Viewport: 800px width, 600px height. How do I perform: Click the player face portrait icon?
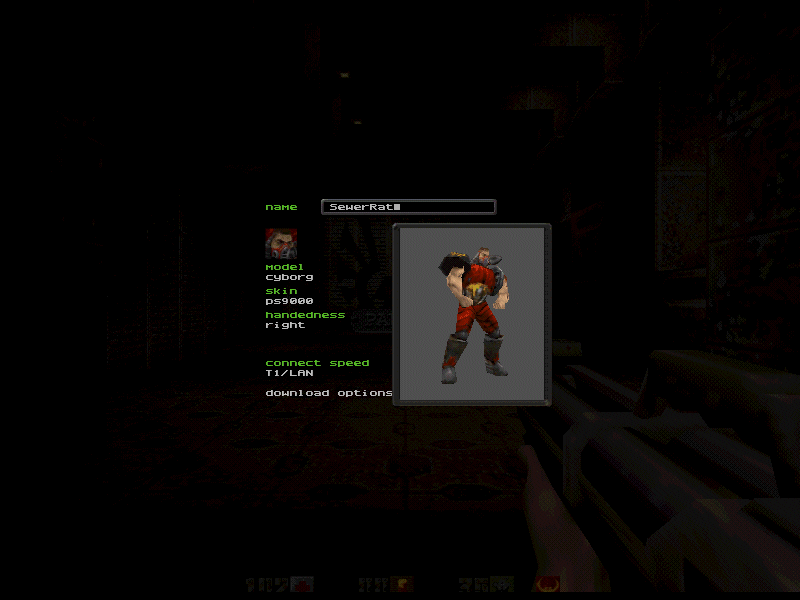pyautogui.click(x=281, y=243)
